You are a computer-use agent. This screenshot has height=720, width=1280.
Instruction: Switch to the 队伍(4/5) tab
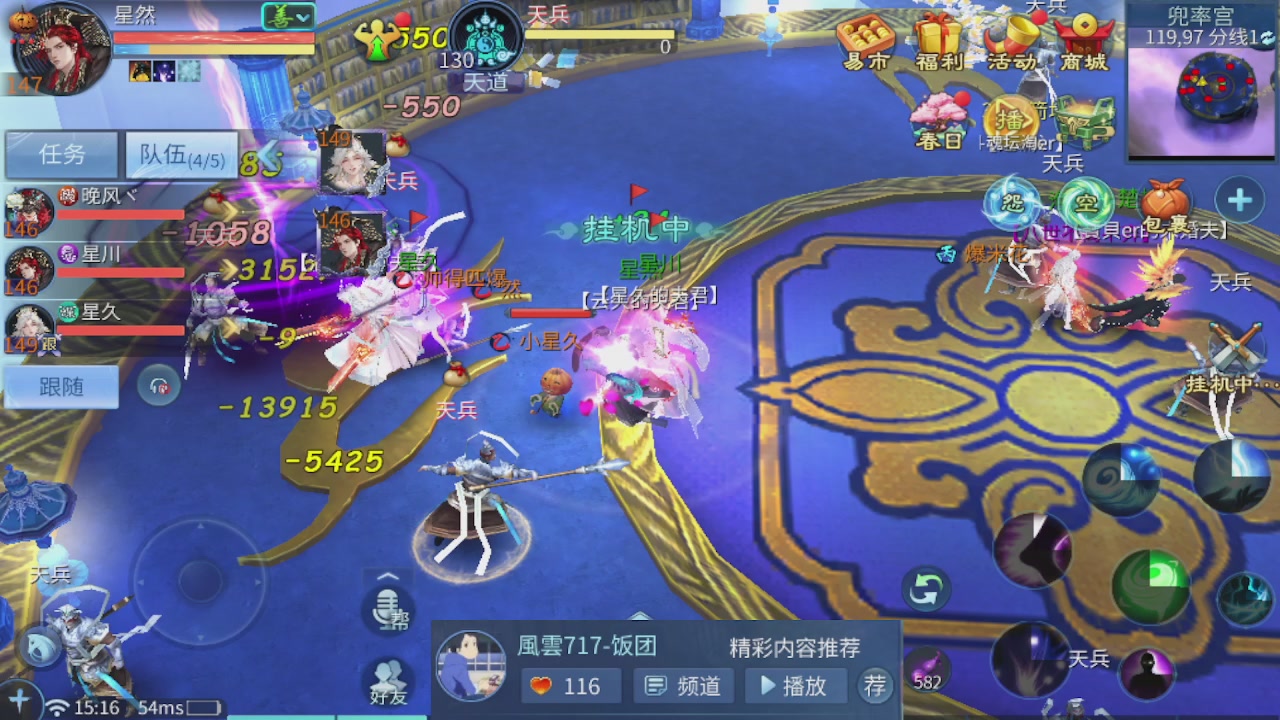(x=180, y=155)
